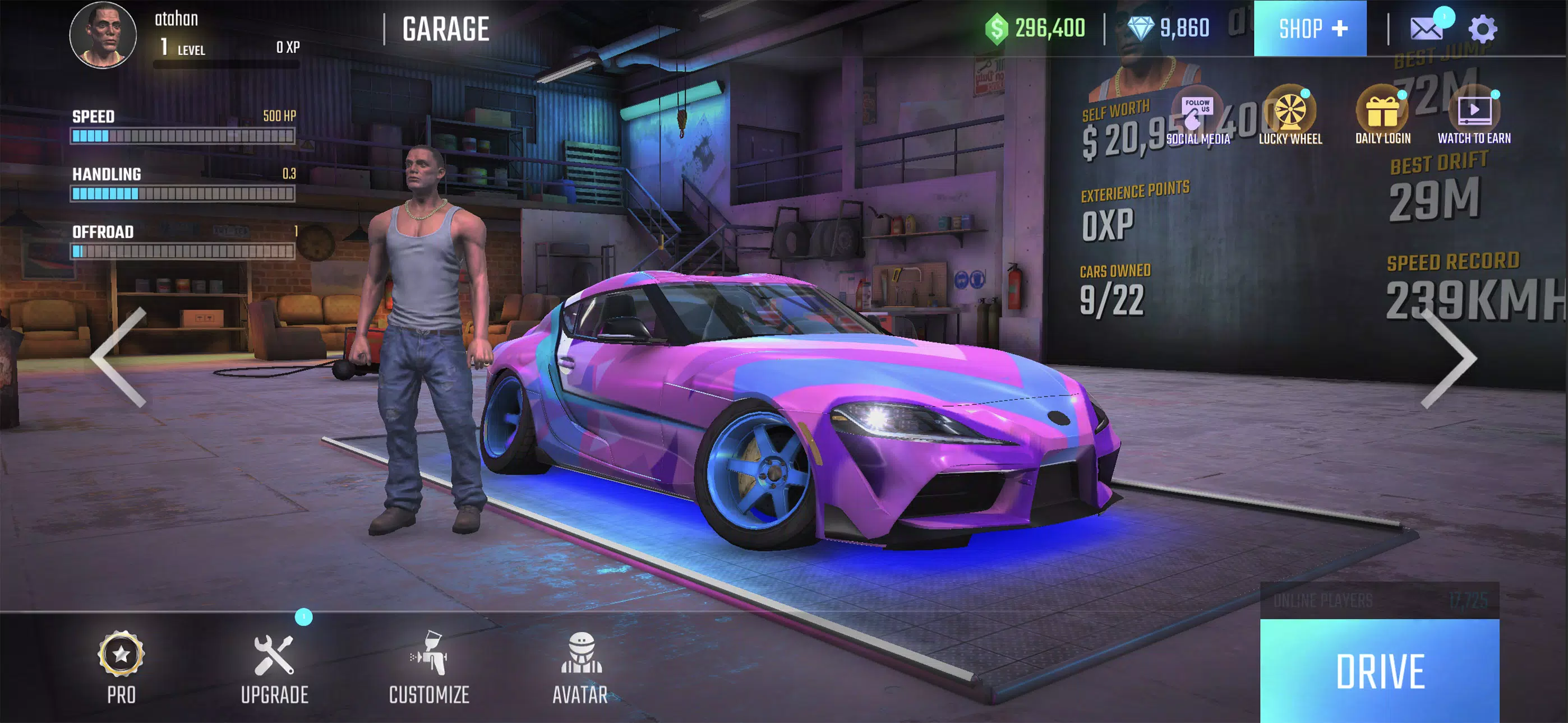Viewport: 1568px width, 723px height.
Task: Show the next car with right arrow
Action: (1449, 358)
